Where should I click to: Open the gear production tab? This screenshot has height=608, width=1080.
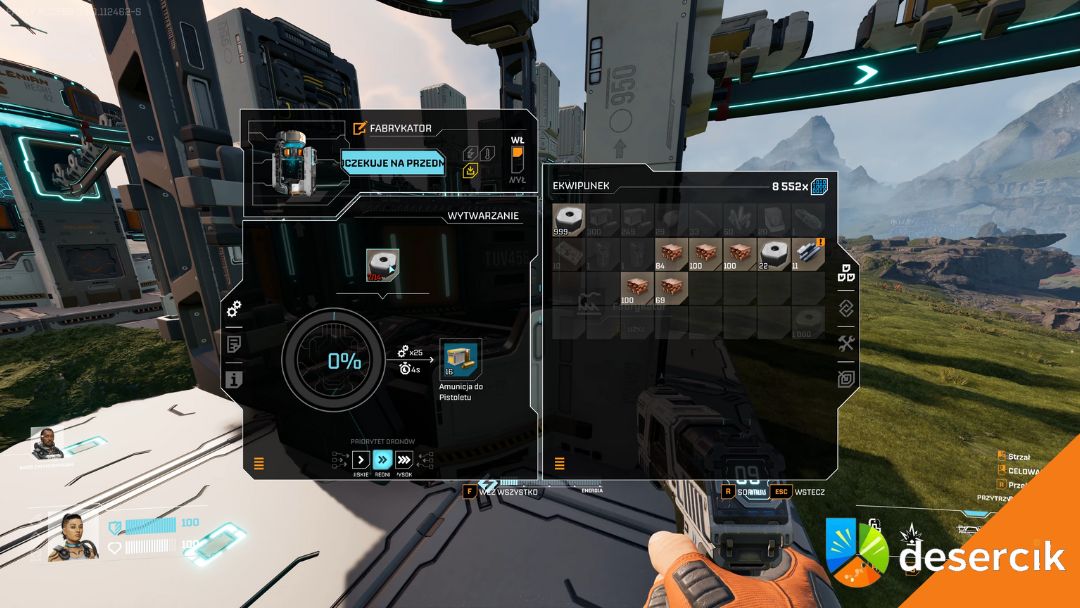click(x=234, y=310)
